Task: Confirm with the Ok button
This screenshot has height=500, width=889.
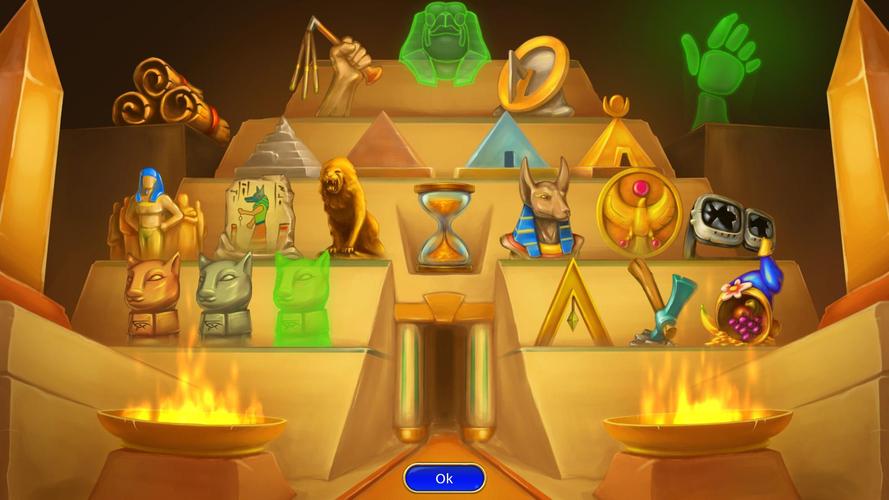Action: click(444, 478)
